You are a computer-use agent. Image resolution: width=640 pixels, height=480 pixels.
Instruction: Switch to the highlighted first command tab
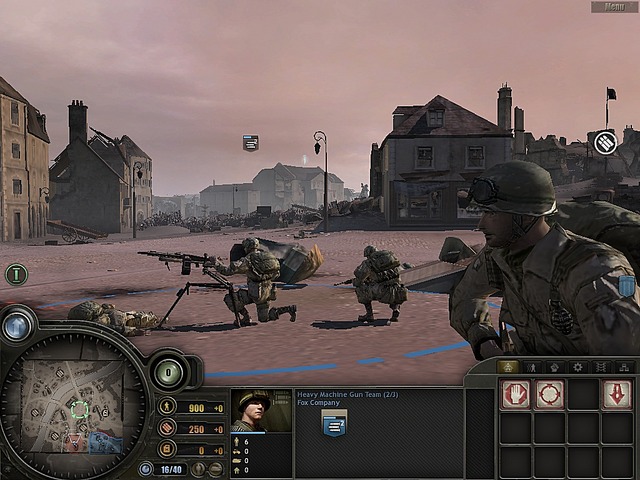click(x=507, y=367)
